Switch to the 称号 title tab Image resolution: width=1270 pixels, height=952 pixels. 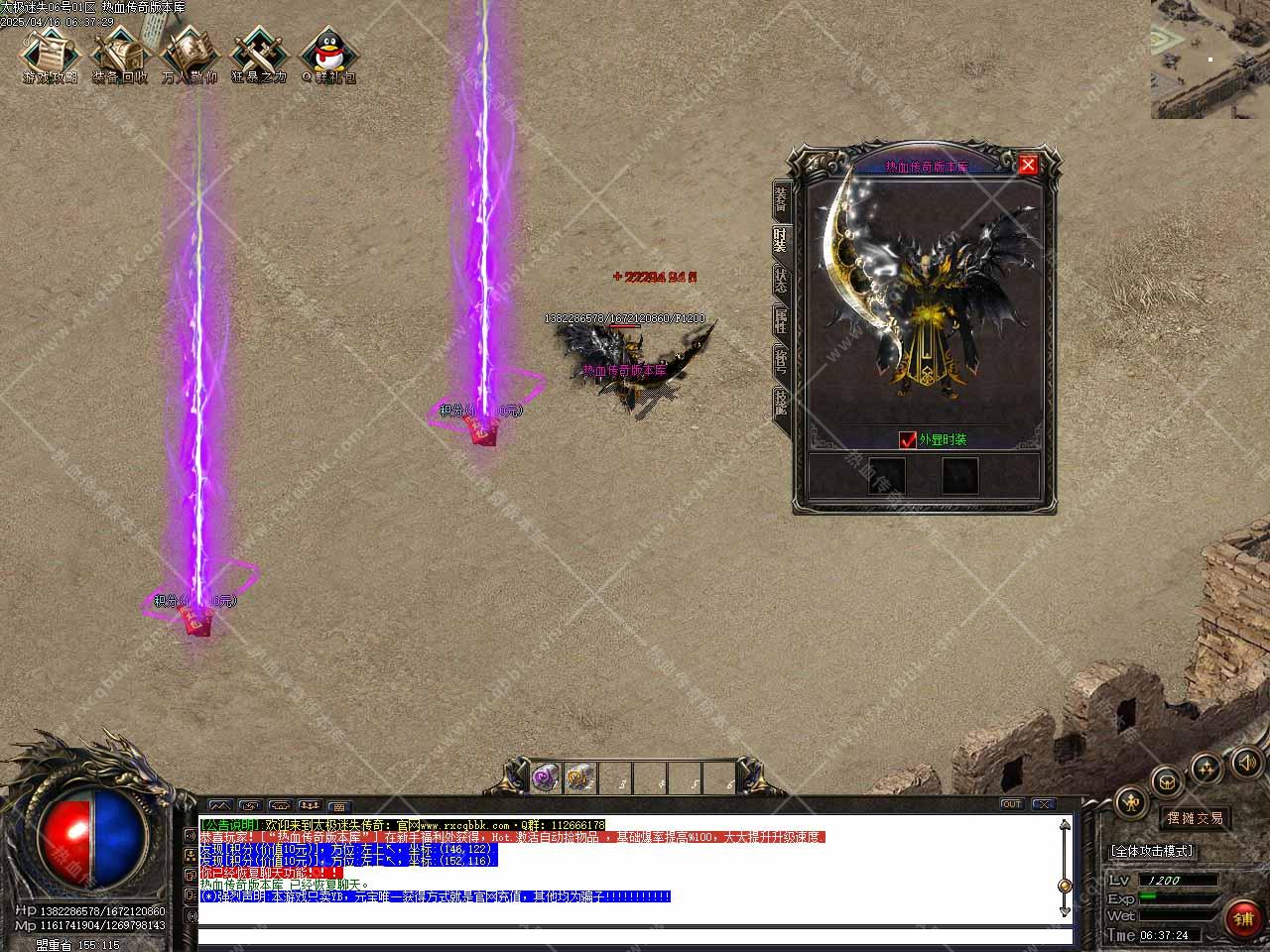pyautogui.click(x=782, y=361)
